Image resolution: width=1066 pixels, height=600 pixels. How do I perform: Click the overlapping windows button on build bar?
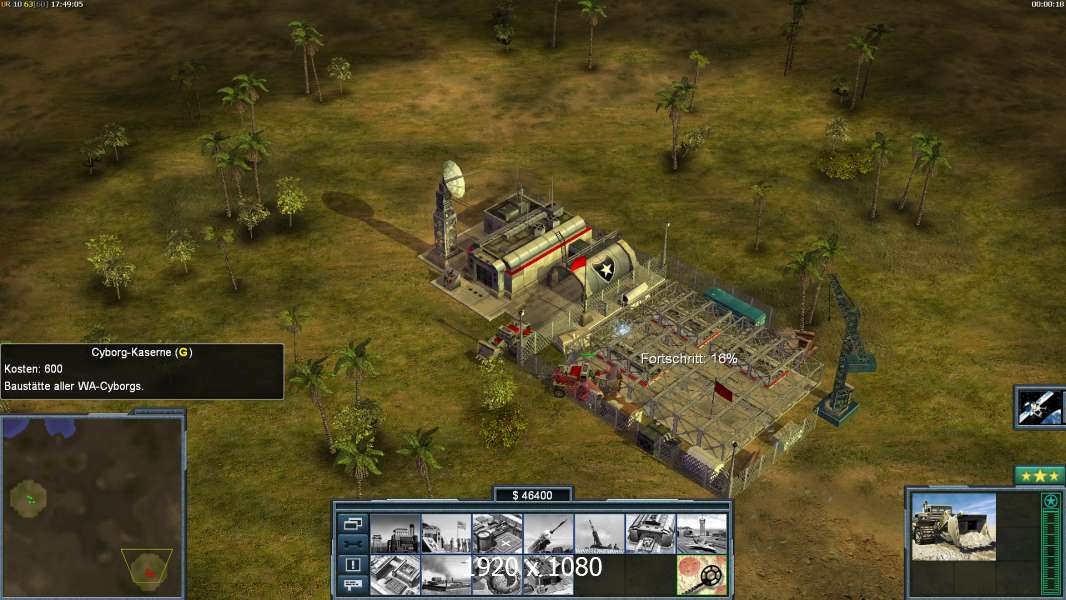point(352,523)
